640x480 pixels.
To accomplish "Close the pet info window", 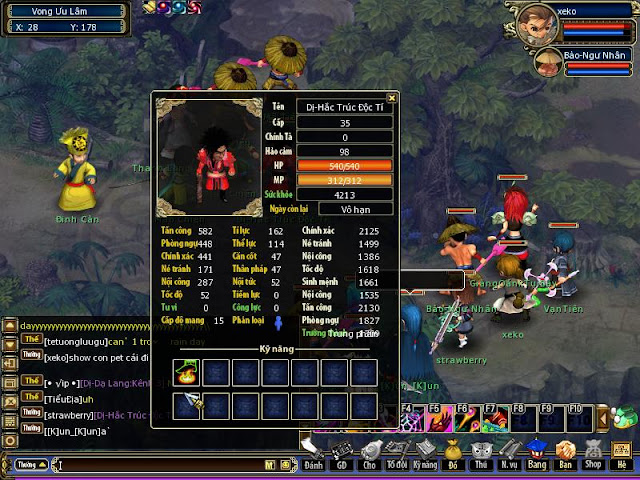I will pos(392,98).
